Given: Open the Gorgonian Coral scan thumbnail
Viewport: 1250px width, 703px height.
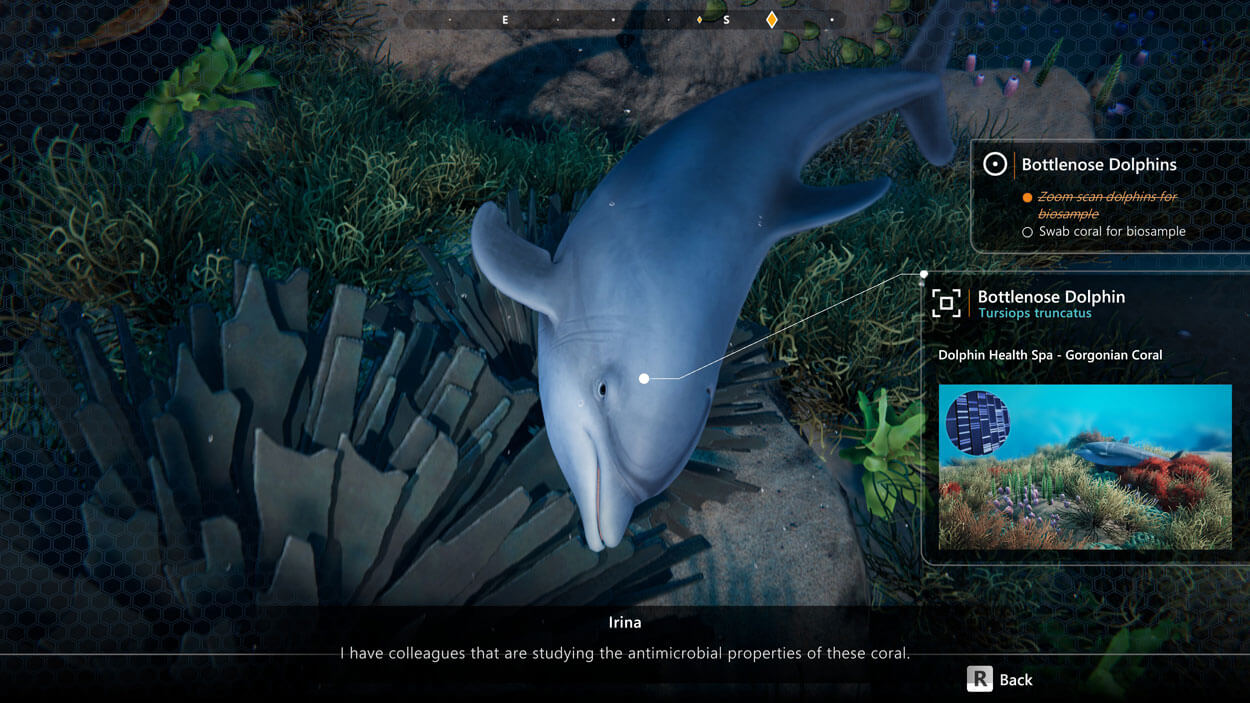Looking at the screenshot, I should (x=1085, y=467).
